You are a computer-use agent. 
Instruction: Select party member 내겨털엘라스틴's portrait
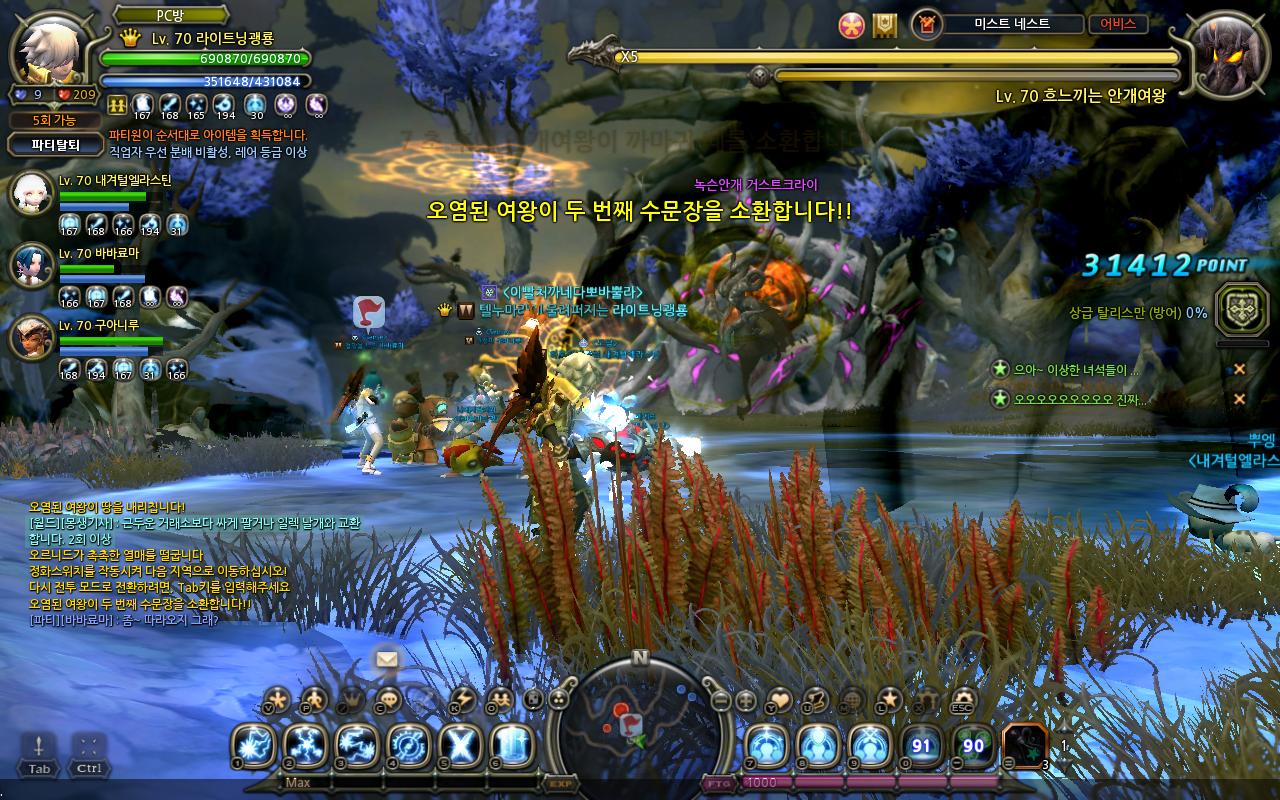coord(30,194)
